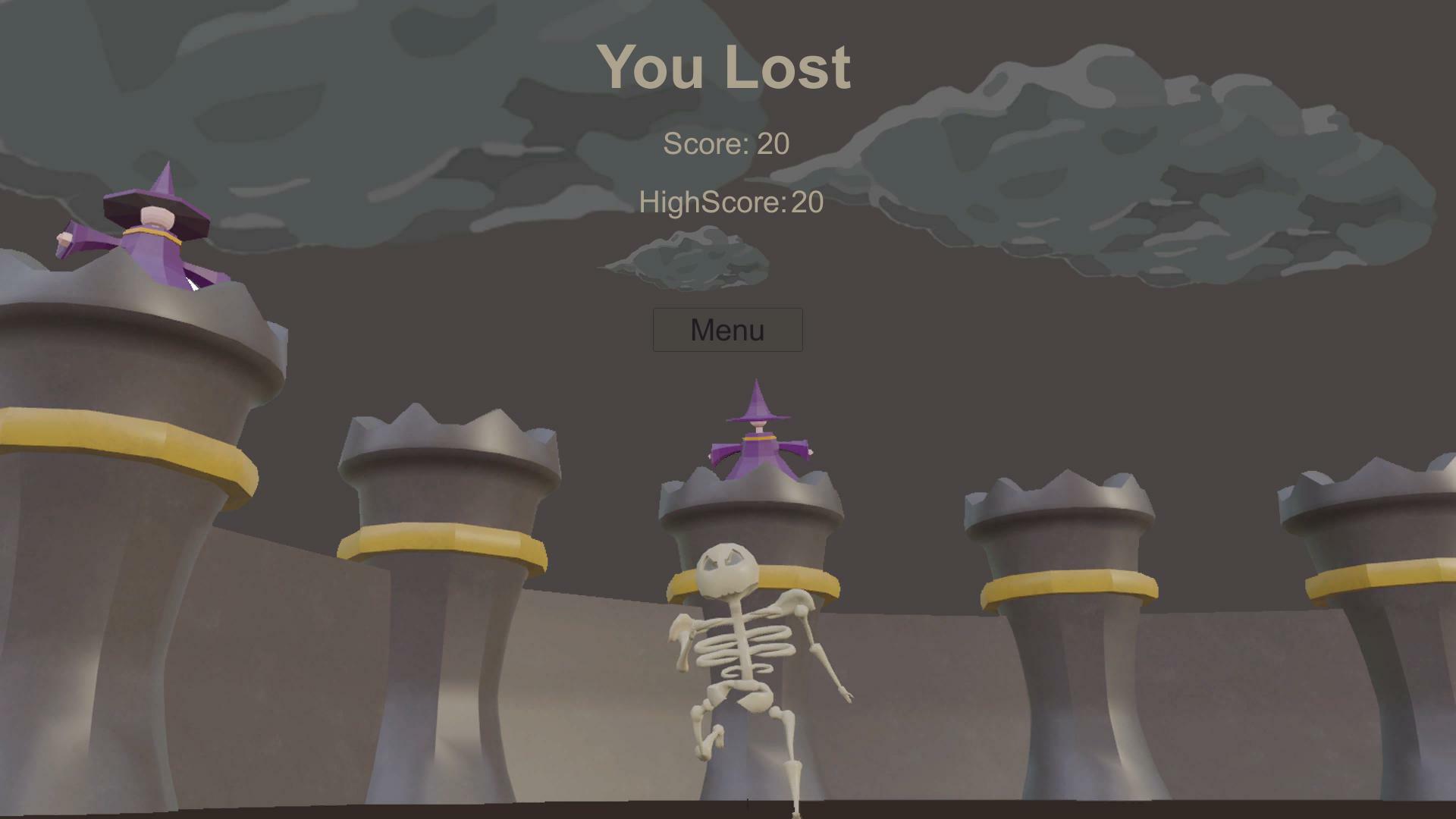This screenshot has height=819, width=1456.
Task: Click the 'HighScore: 20' label
Action: [x=730, y=201]
